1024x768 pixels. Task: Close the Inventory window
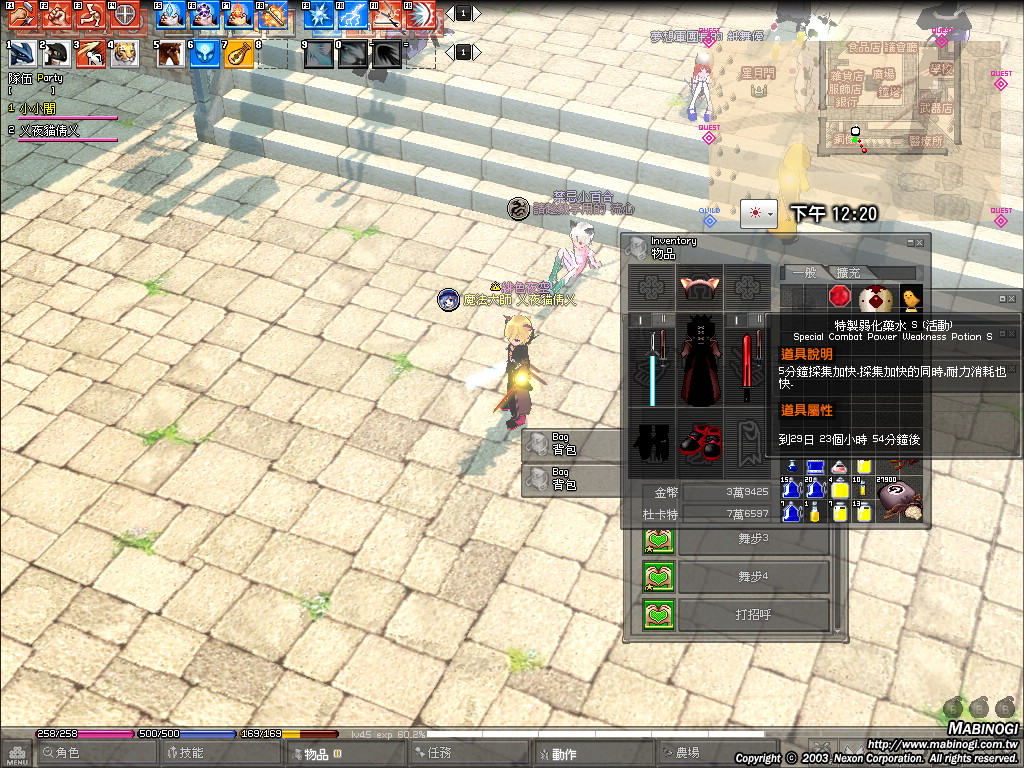pyautogui.click(x=922, y=242)
